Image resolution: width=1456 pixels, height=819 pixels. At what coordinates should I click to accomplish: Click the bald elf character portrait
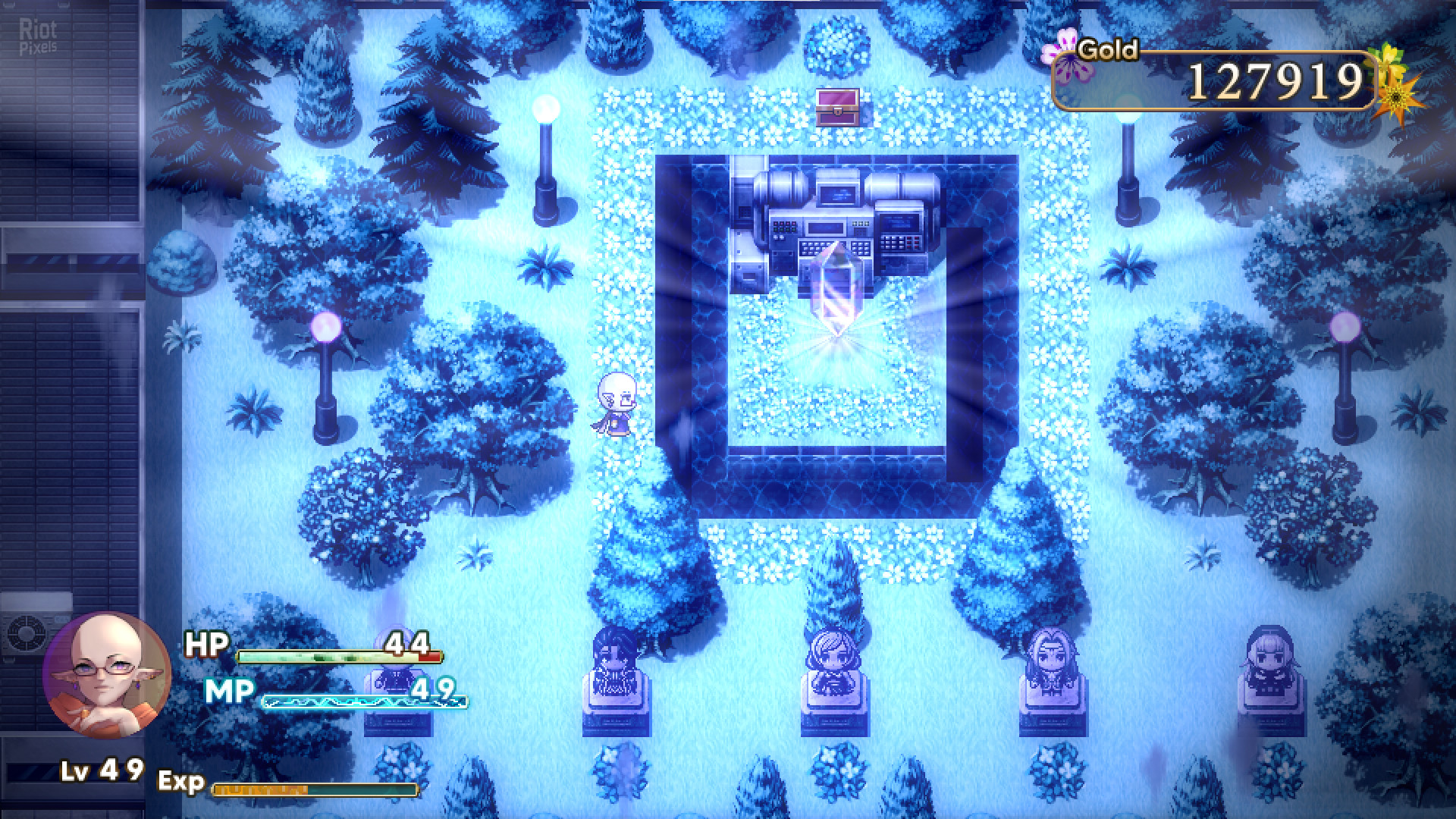point(106,675)
